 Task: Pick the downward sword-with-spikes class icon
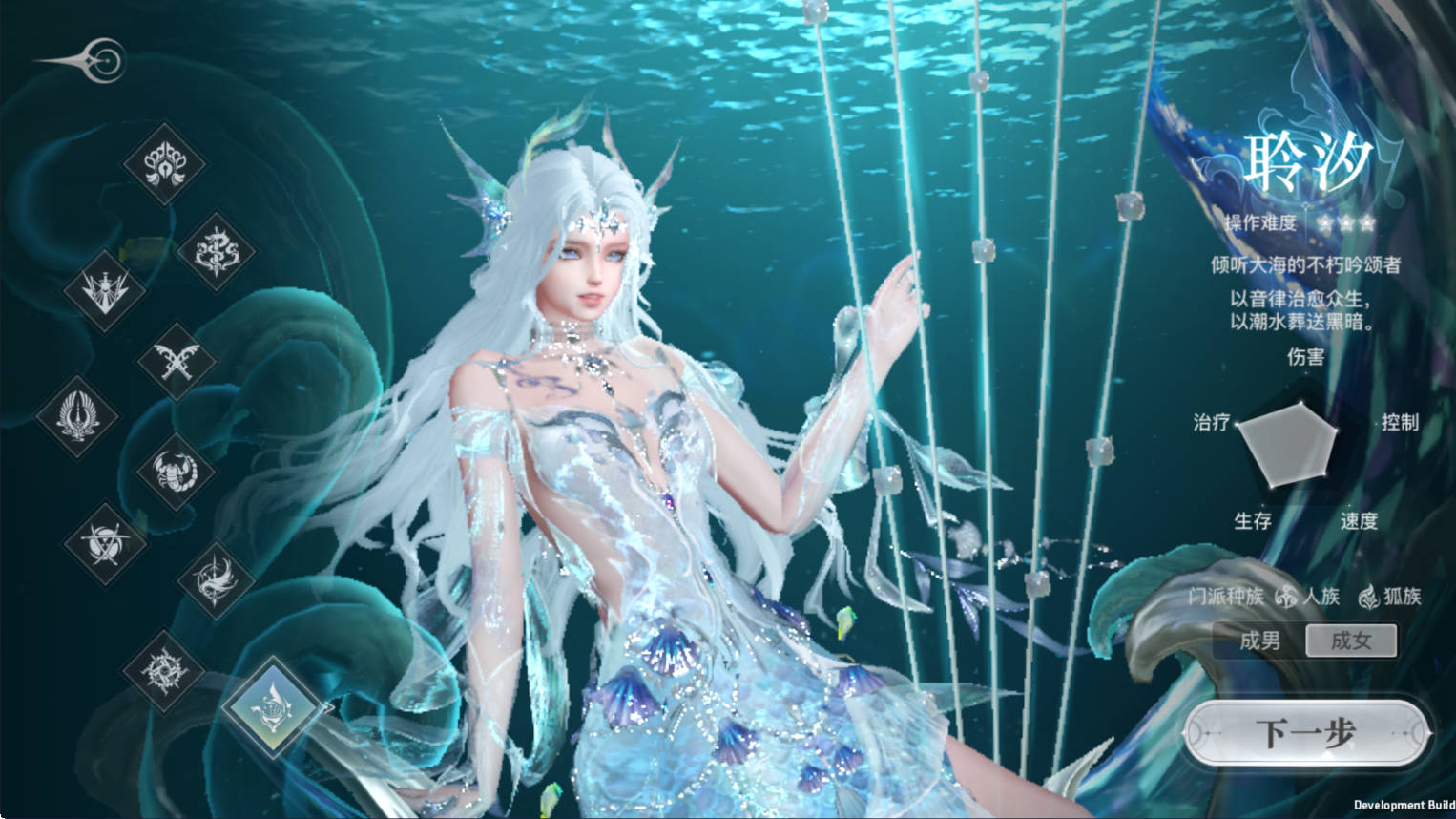pos(104,290)
